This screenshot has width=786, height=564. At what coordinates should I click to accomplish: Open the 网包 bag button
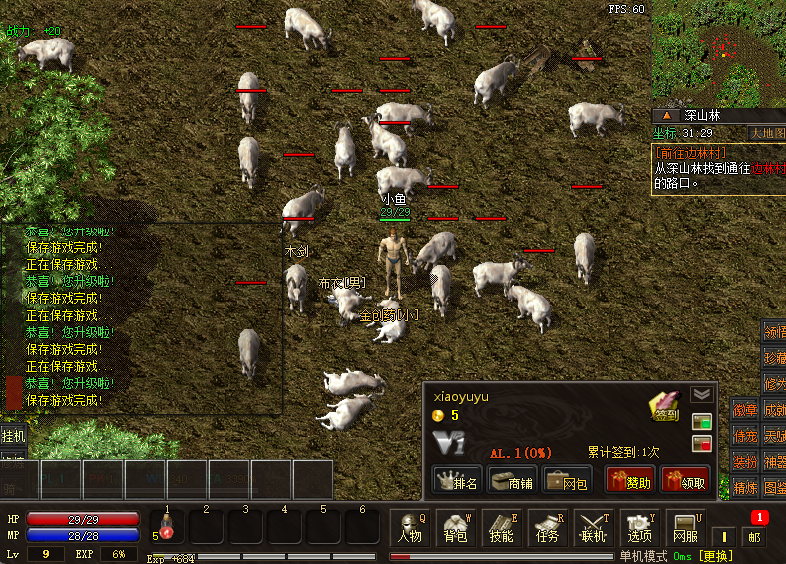pyautogui.click(x=566, y=481)
